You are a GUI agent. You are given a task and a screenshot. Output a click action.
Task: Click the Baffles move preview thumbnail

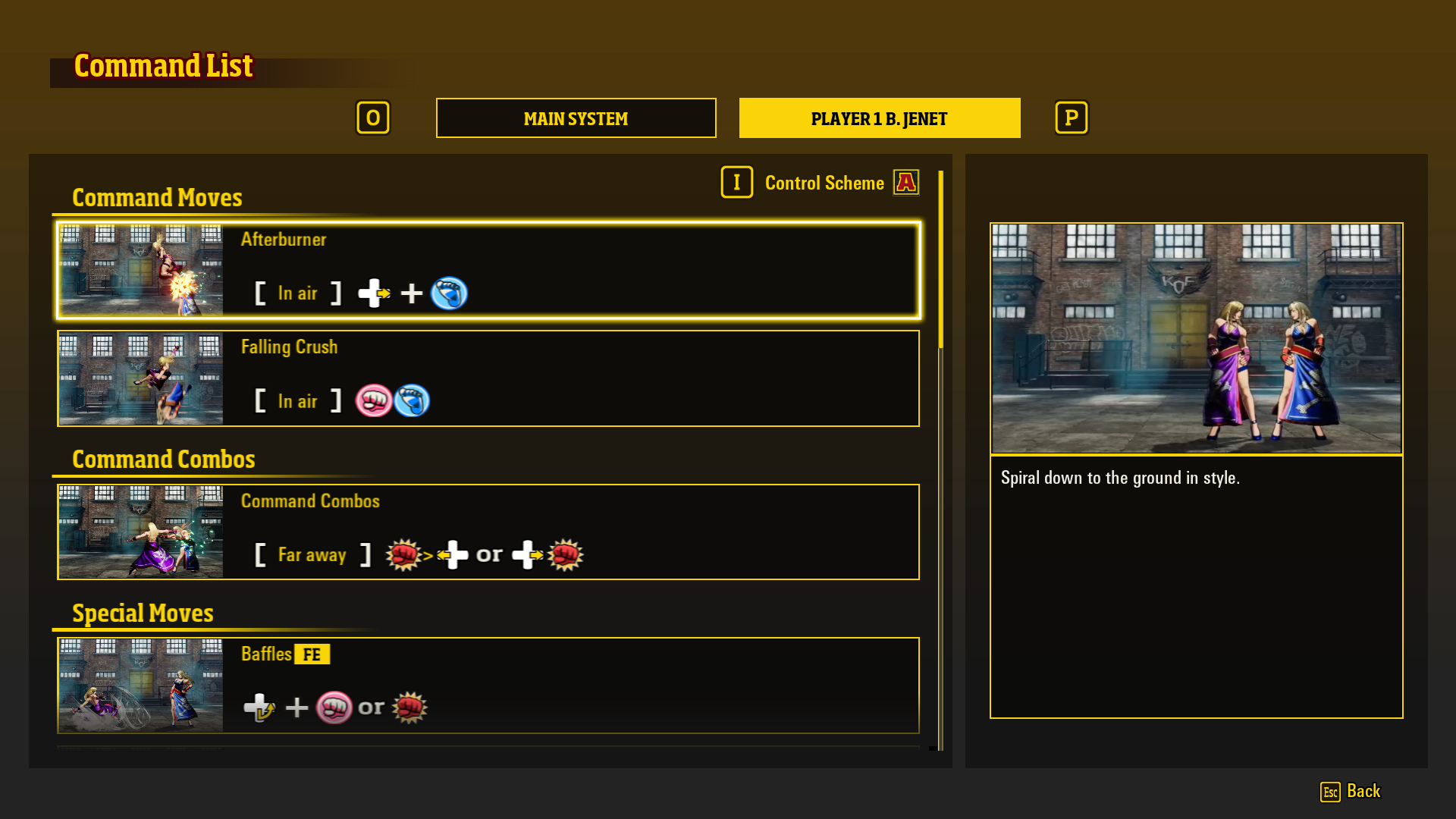click(x=140, y=686)
